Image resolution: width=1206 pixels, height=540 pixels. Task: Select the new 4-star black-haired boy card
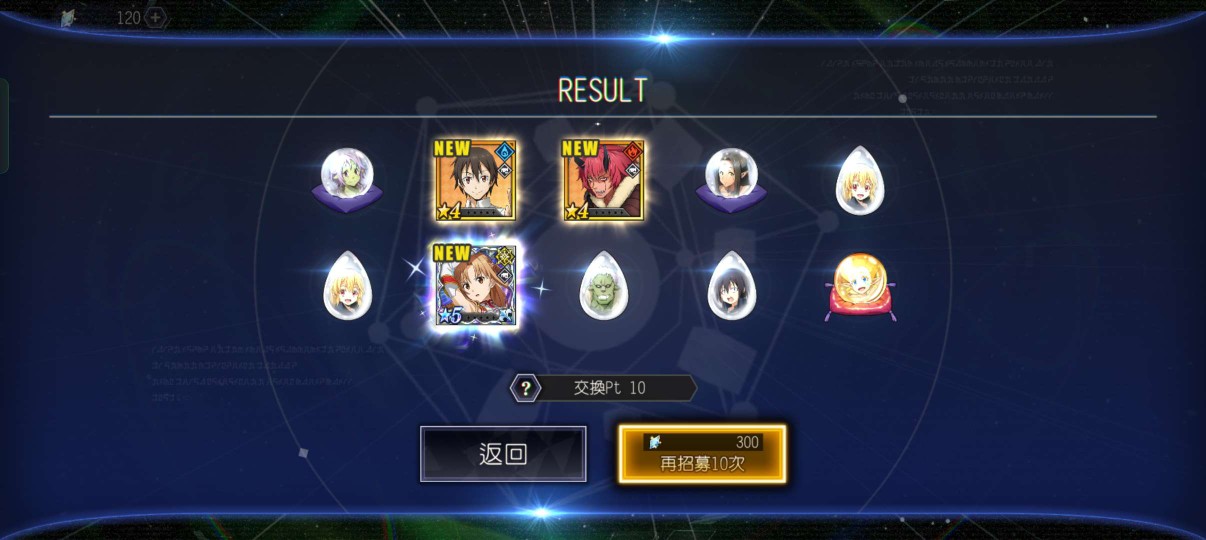pyautogui.click(x=475, y=180)
